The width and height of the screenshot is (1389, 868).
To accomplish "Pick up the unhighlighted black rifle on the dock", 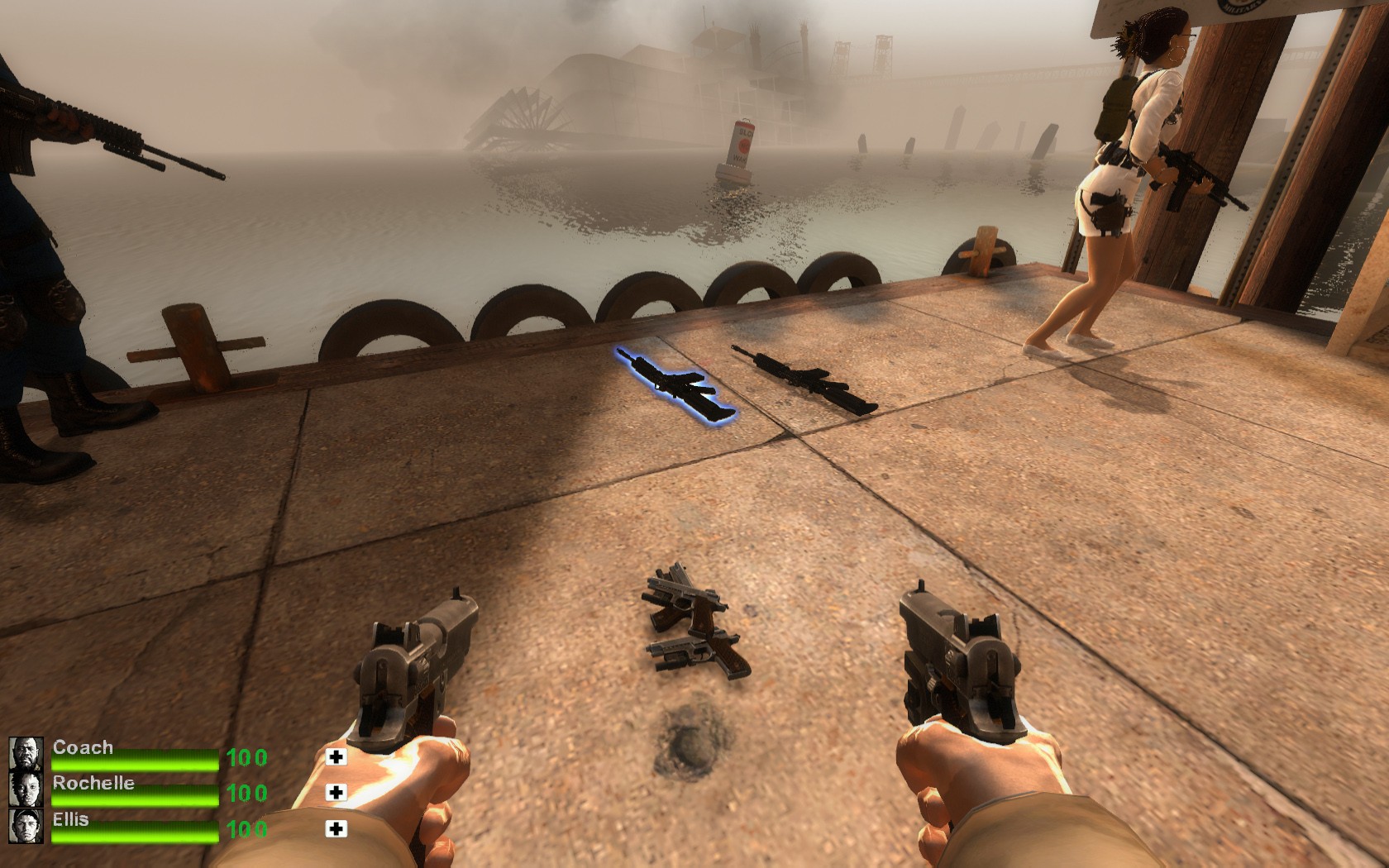I will pos(806,378).
